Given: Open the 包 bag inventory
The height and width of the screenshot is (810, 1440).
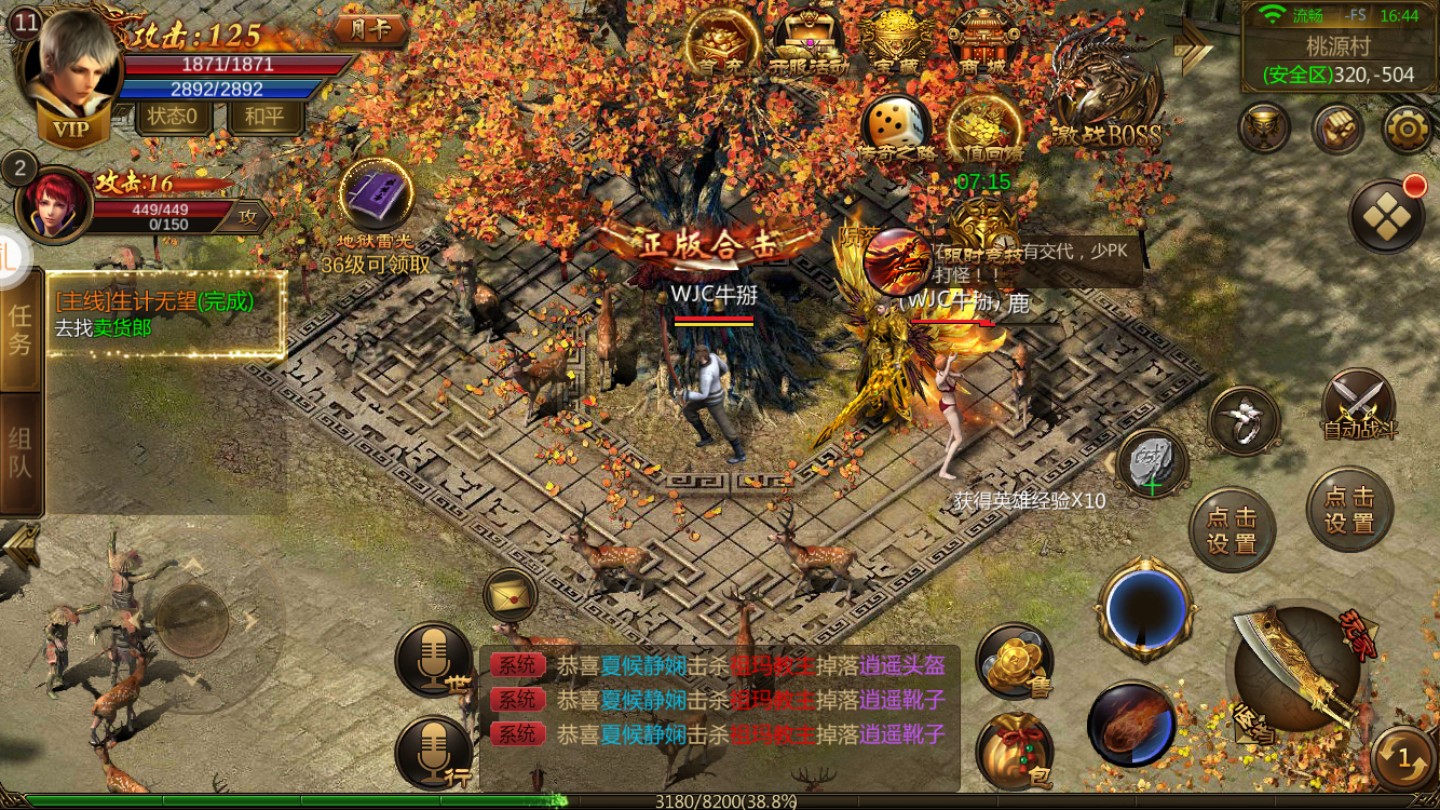Looking at the screenshot, I should [1014, 750].
